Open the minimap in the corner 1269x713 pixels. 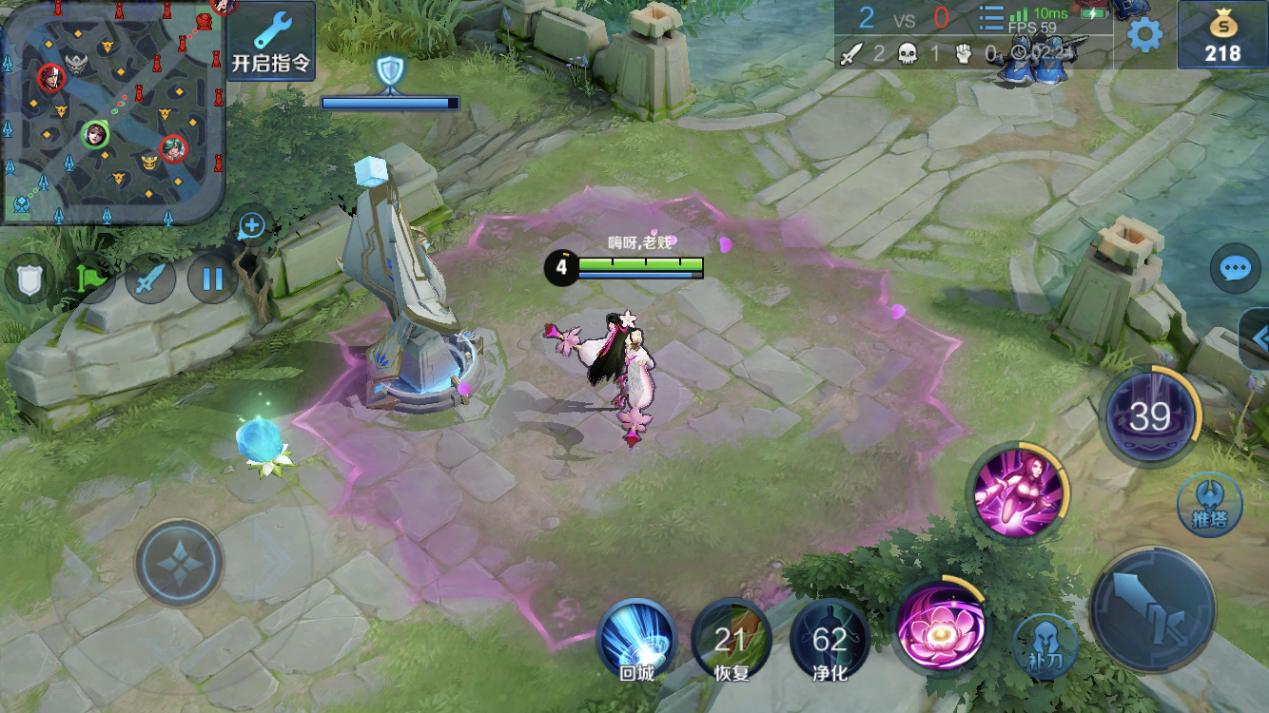[110, 110]
